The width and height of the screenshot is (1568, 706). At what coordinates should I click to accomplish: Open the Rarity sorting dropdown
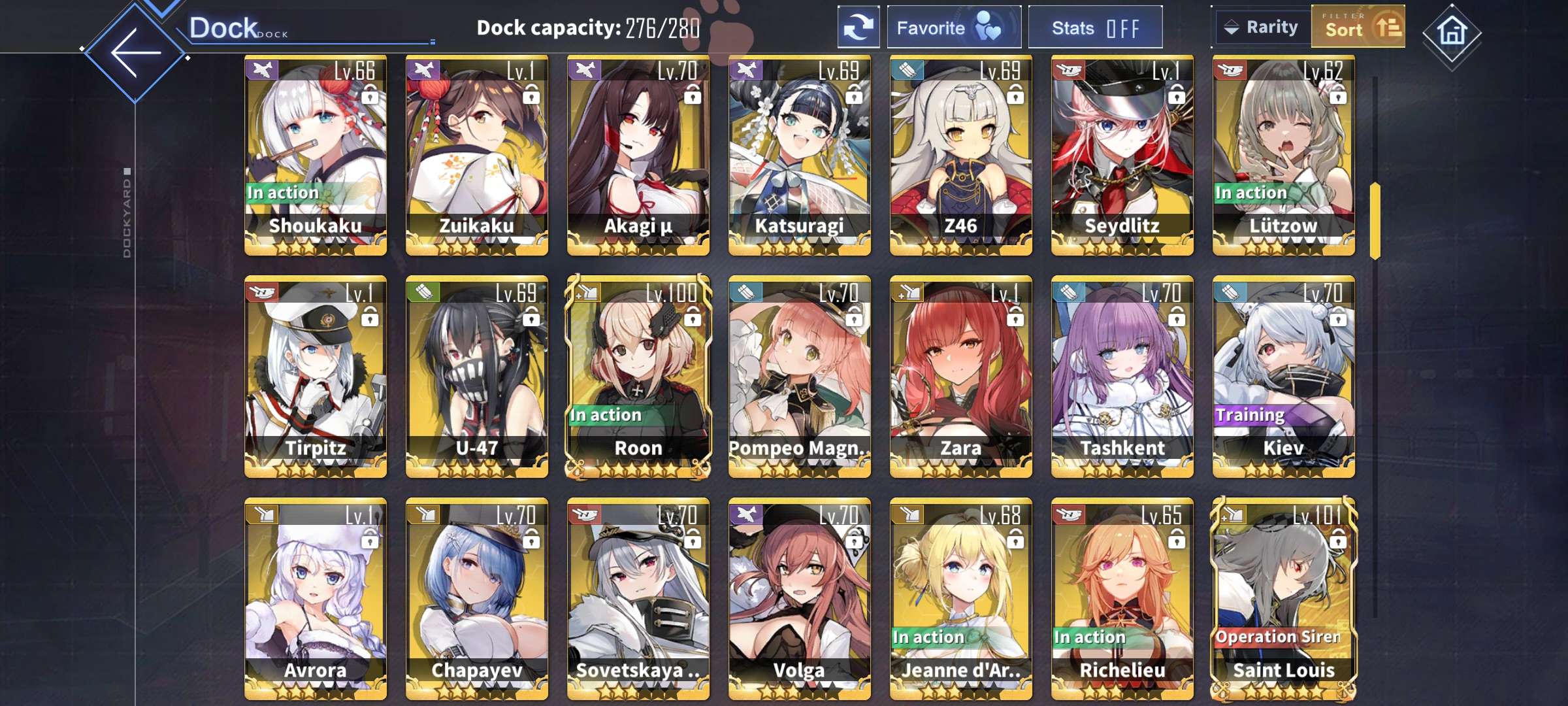(x=1261, y=27)
